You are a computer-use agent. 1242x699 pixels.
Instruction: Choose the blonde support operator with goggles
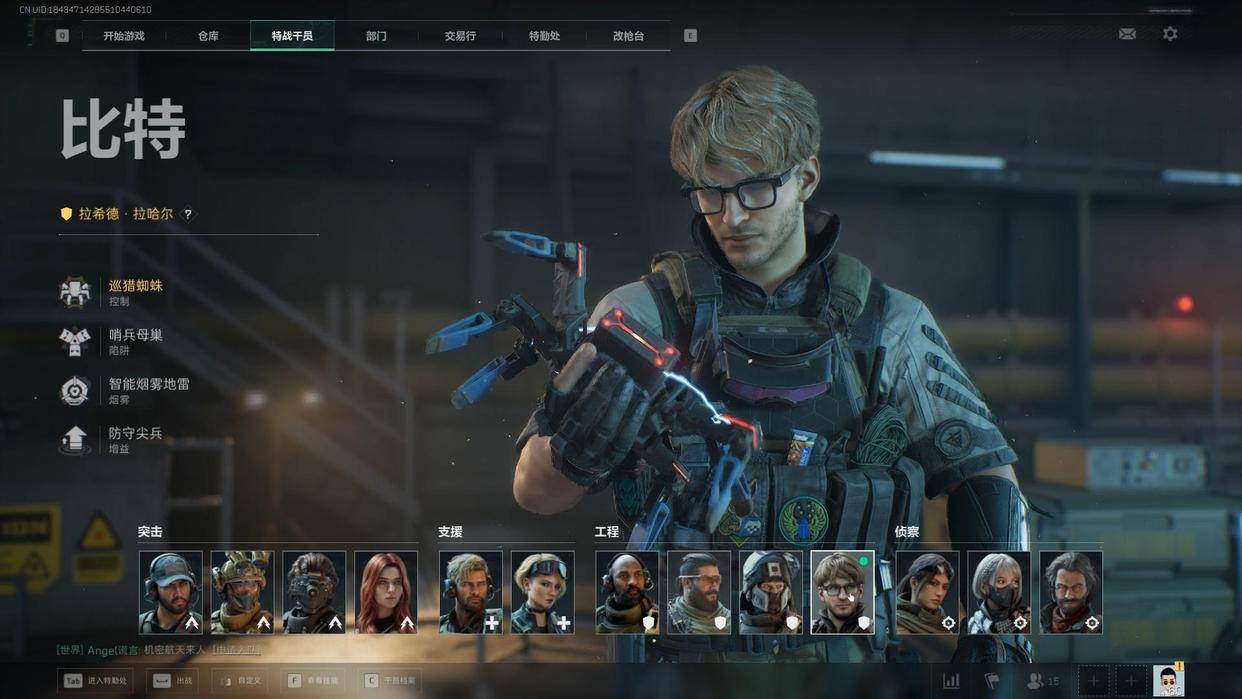point(542,592)
